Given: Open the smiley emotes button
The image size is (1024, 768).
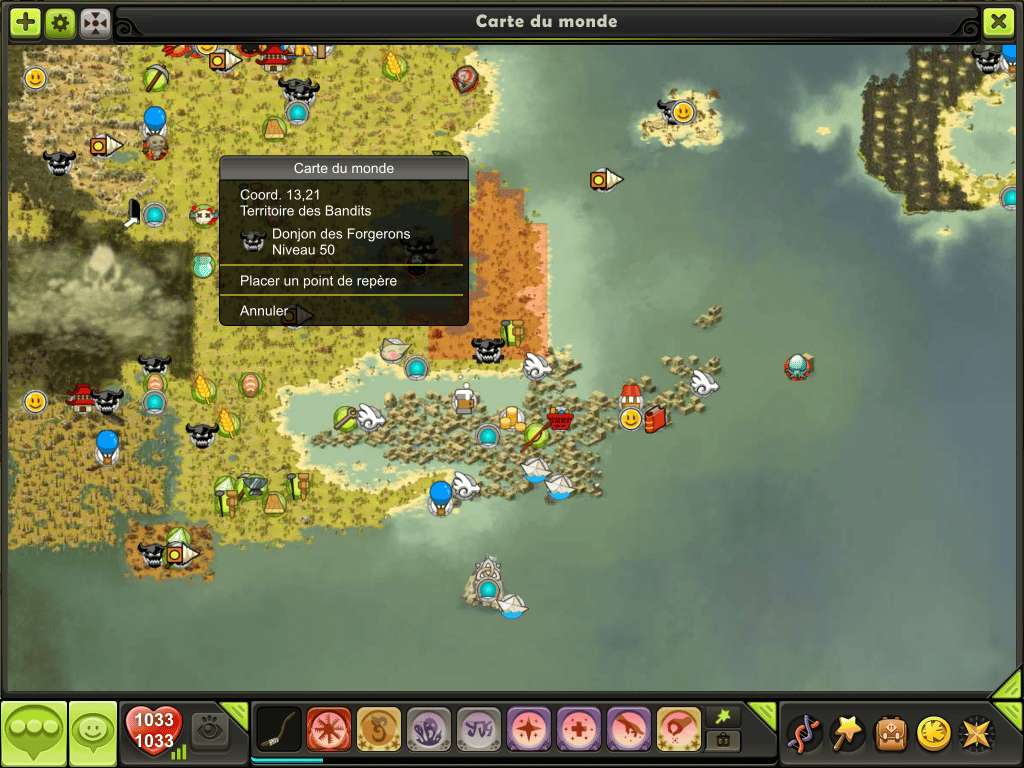Looking at the screenshot, I should 94,733.
